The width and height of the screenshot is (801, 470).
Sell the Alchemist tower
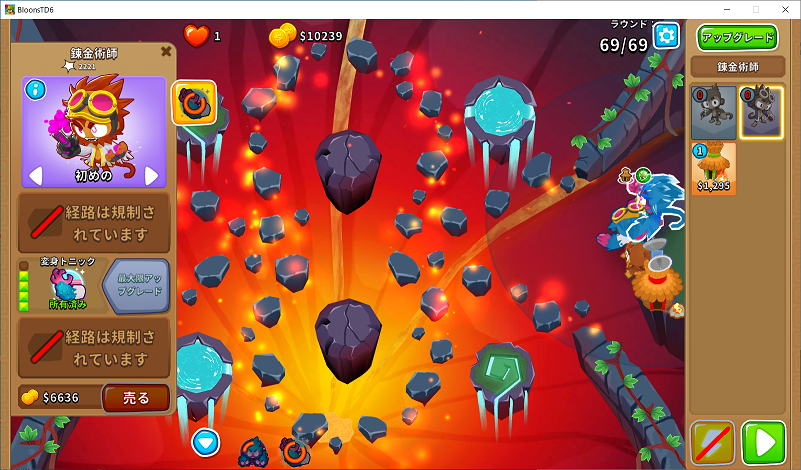(136, 397)
